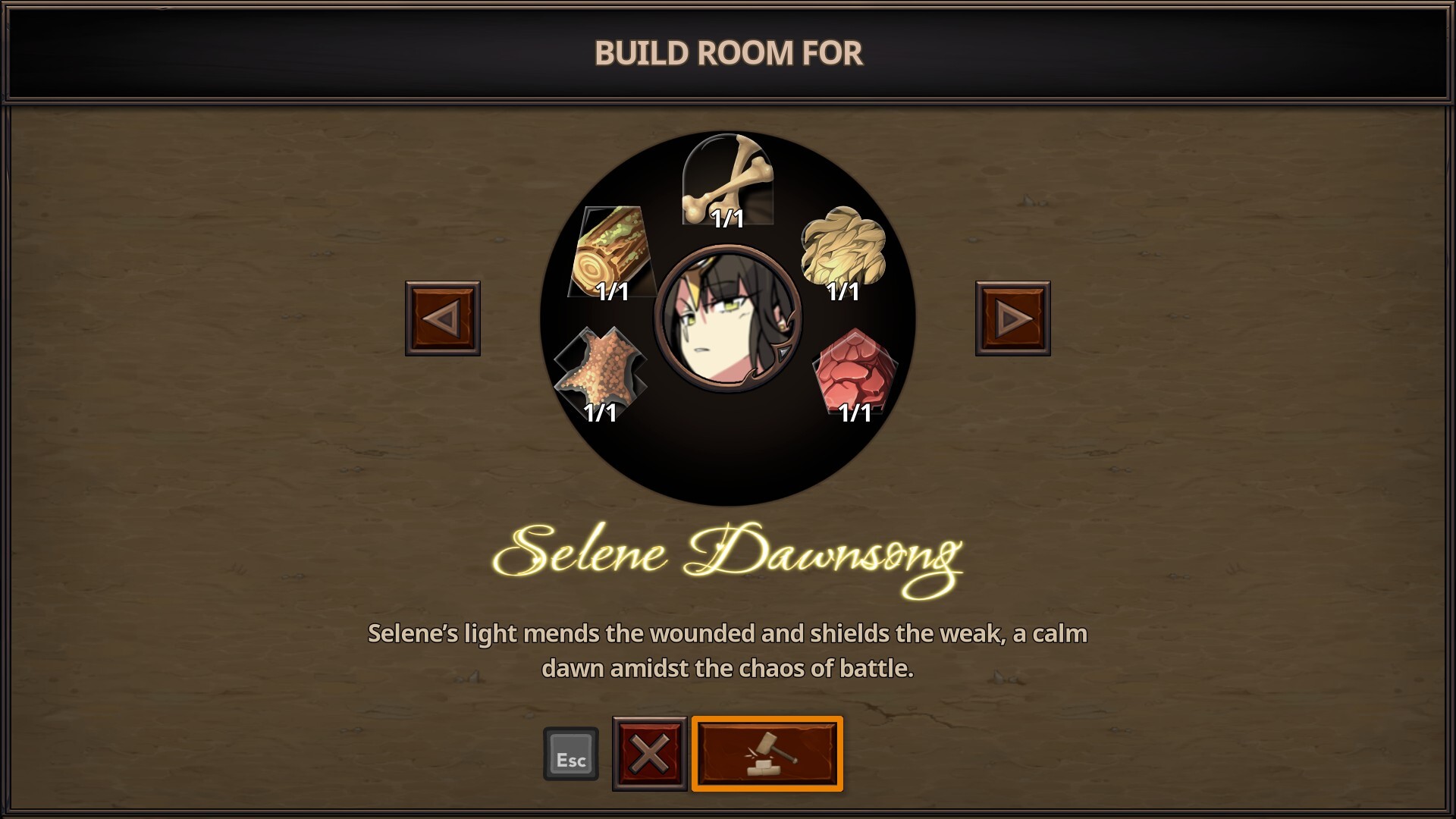Select the crossed bones material icon
Screen dimensions: 1456x819
coord(727,180)
